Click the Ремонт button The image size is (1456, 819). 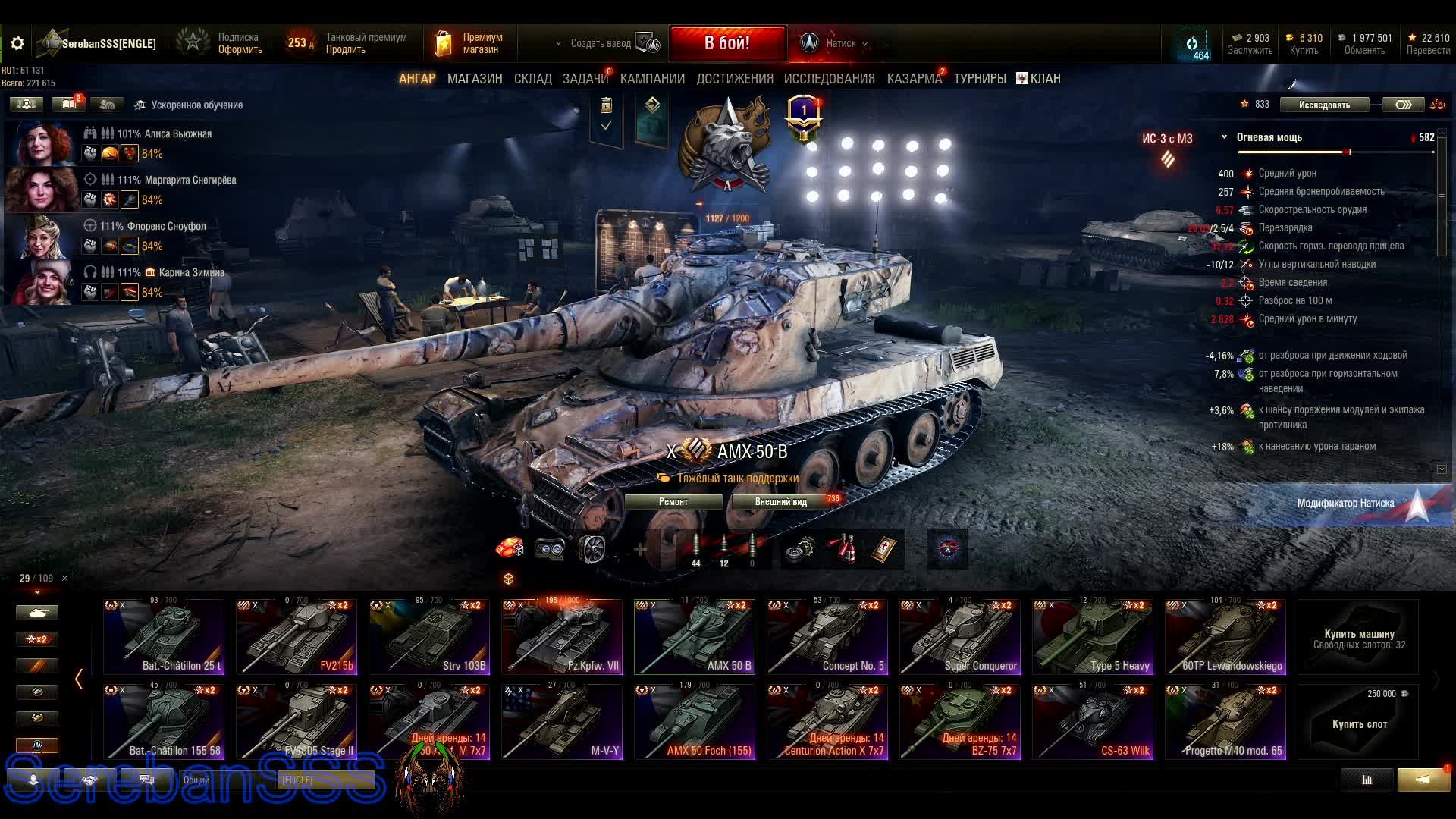[673, 502]
